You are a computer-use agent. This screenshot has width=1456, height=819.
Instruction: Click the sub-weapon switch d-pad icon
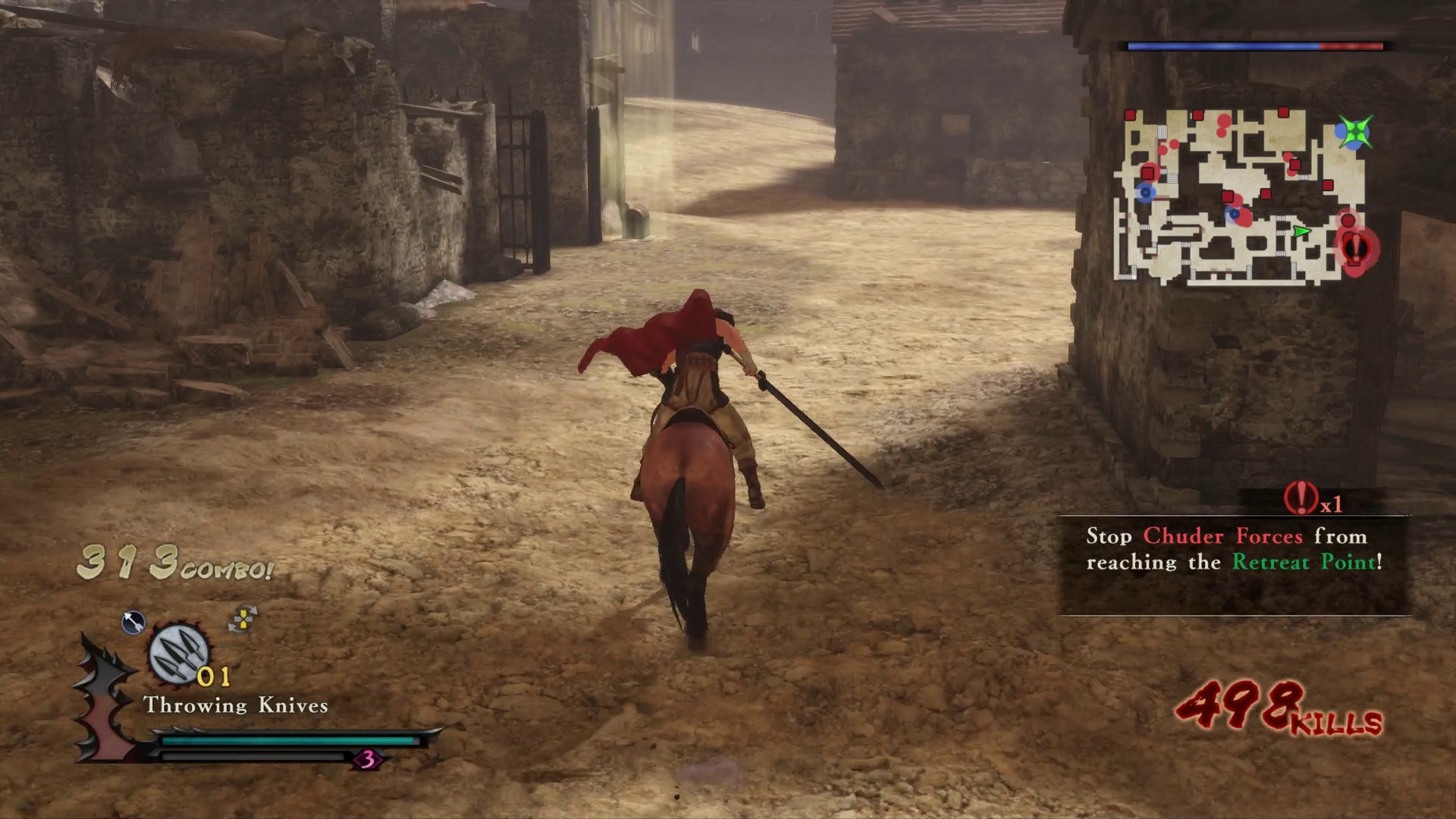[x=243, y=620]
